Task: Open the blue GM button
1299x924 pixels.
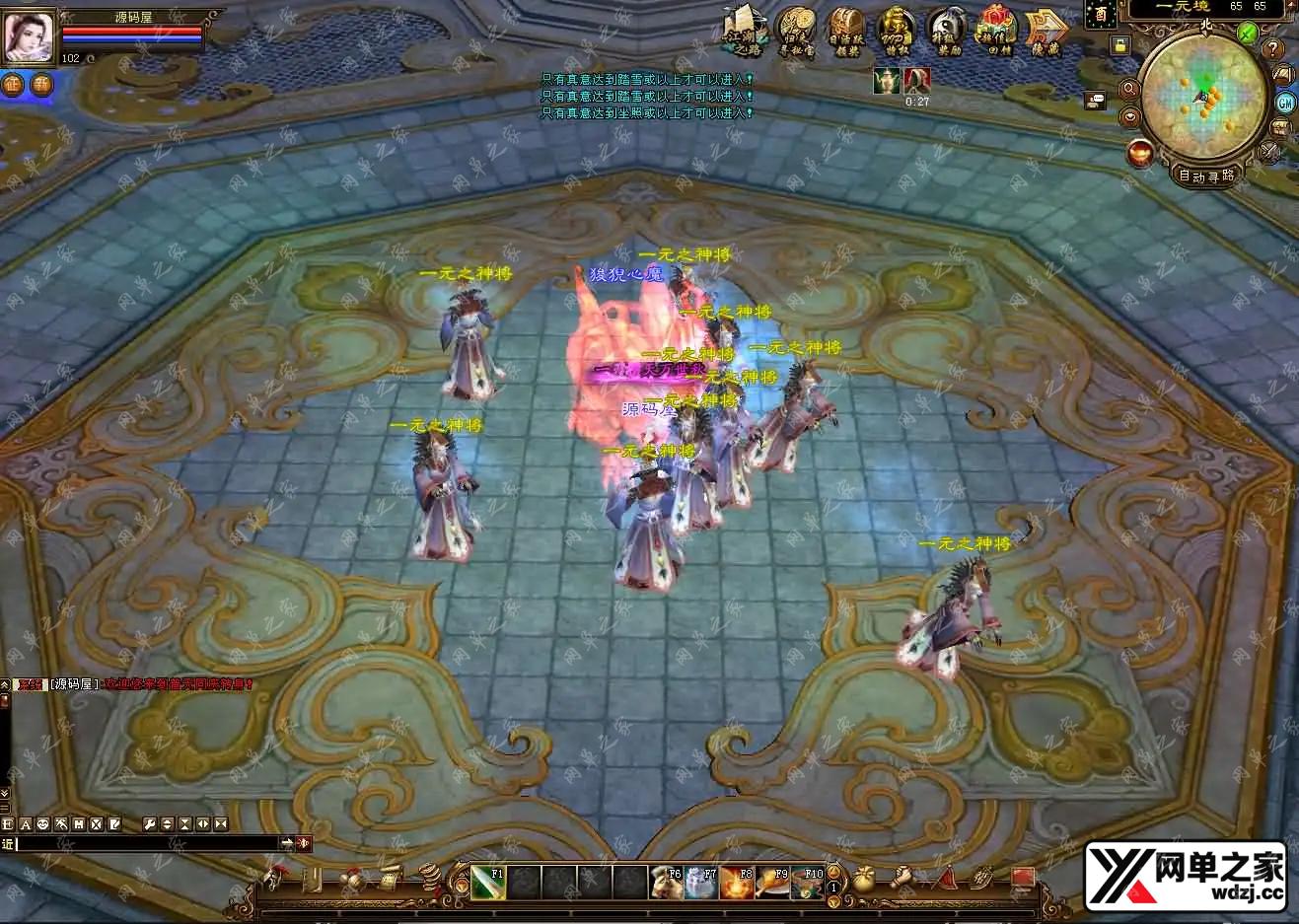Action: (1285, 103)
